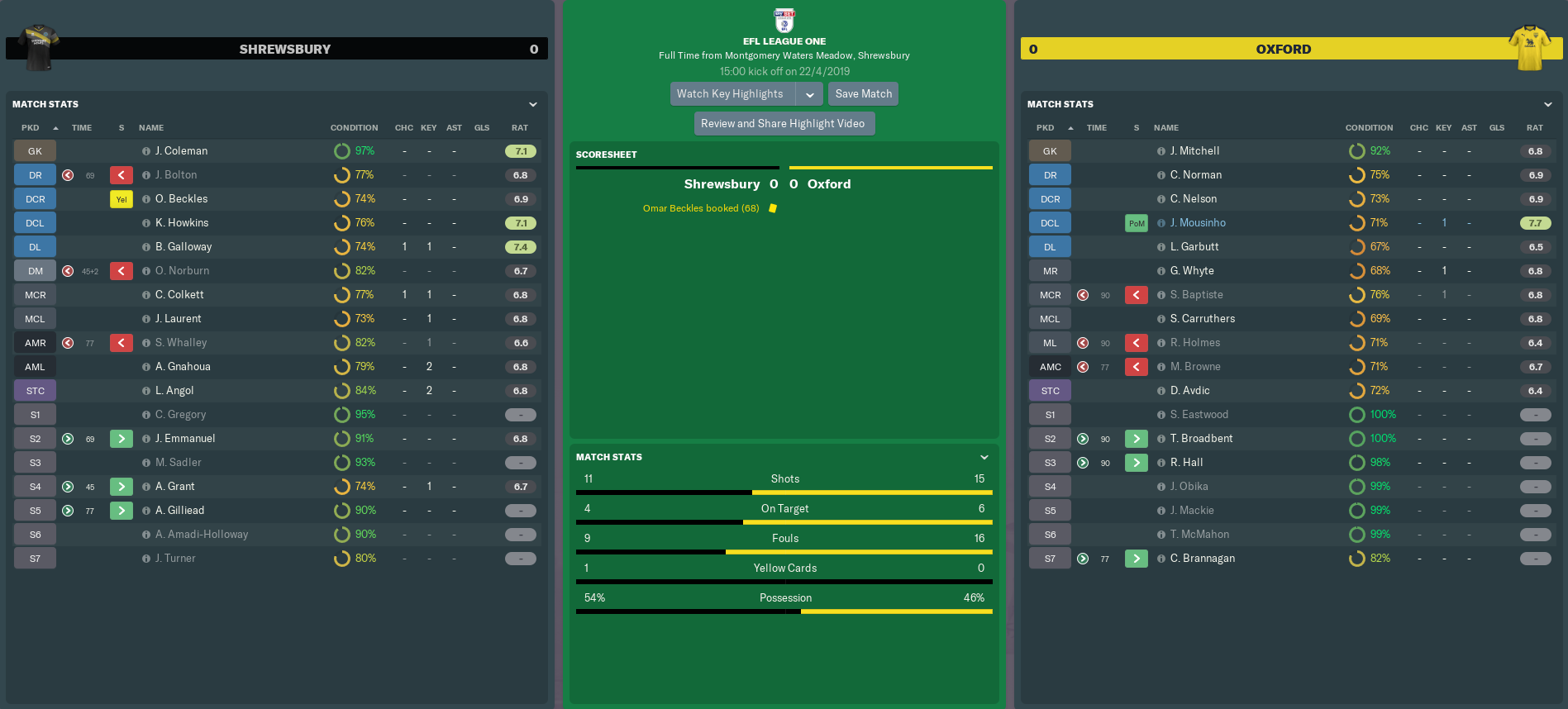The height and width of the screenshot is (709, 1568).
Task: Select O. Beckles in Shrewsbury list
Action: 181,199
